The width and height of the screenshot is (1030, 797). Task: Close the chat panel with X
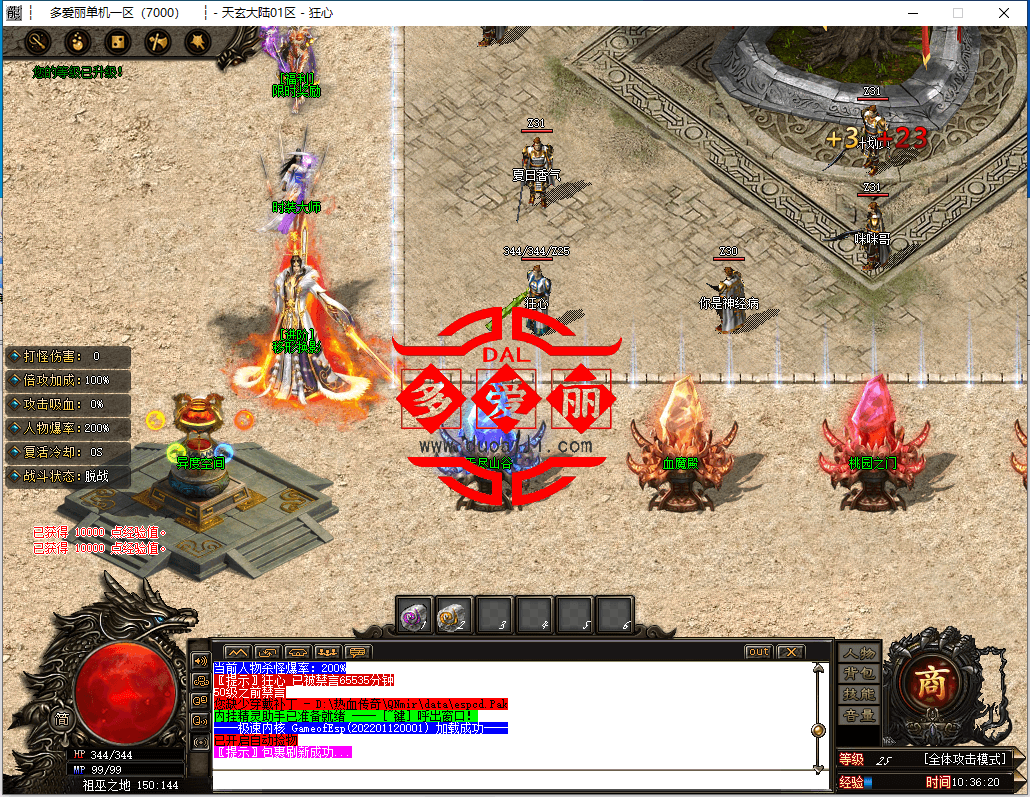click(x=790, y=652)
